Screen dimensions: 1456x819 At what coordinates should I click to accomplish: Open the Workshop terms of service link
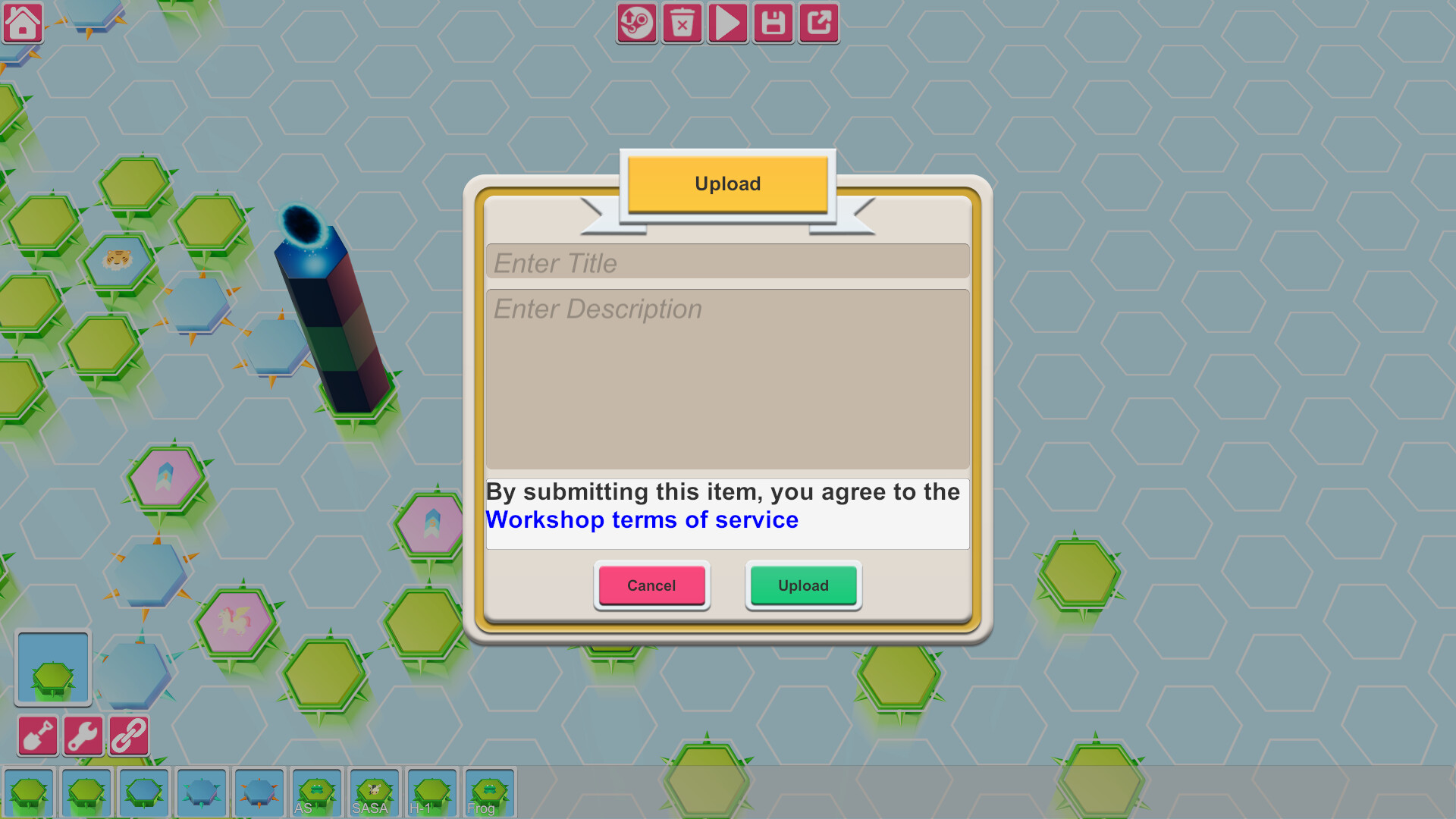pos(642,520)
